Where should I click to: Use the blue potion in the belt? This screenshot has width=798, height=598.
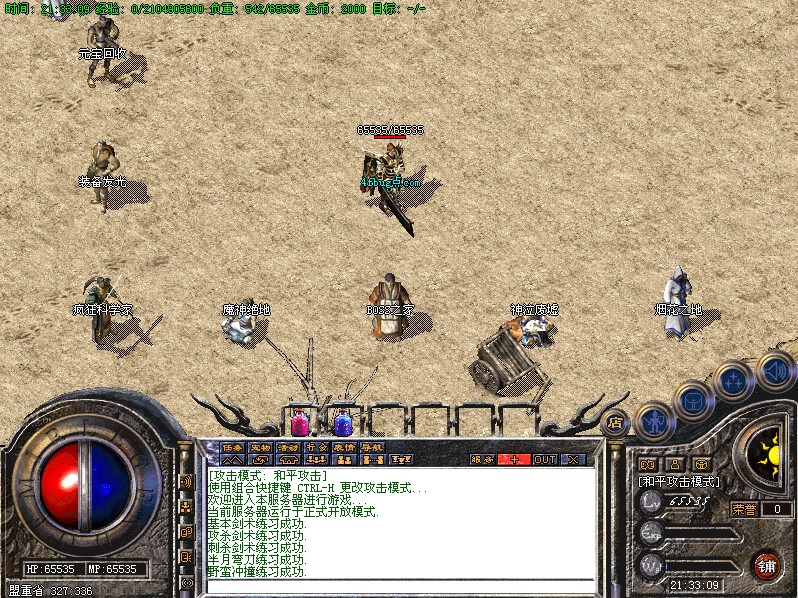click(x=343, y=422)
